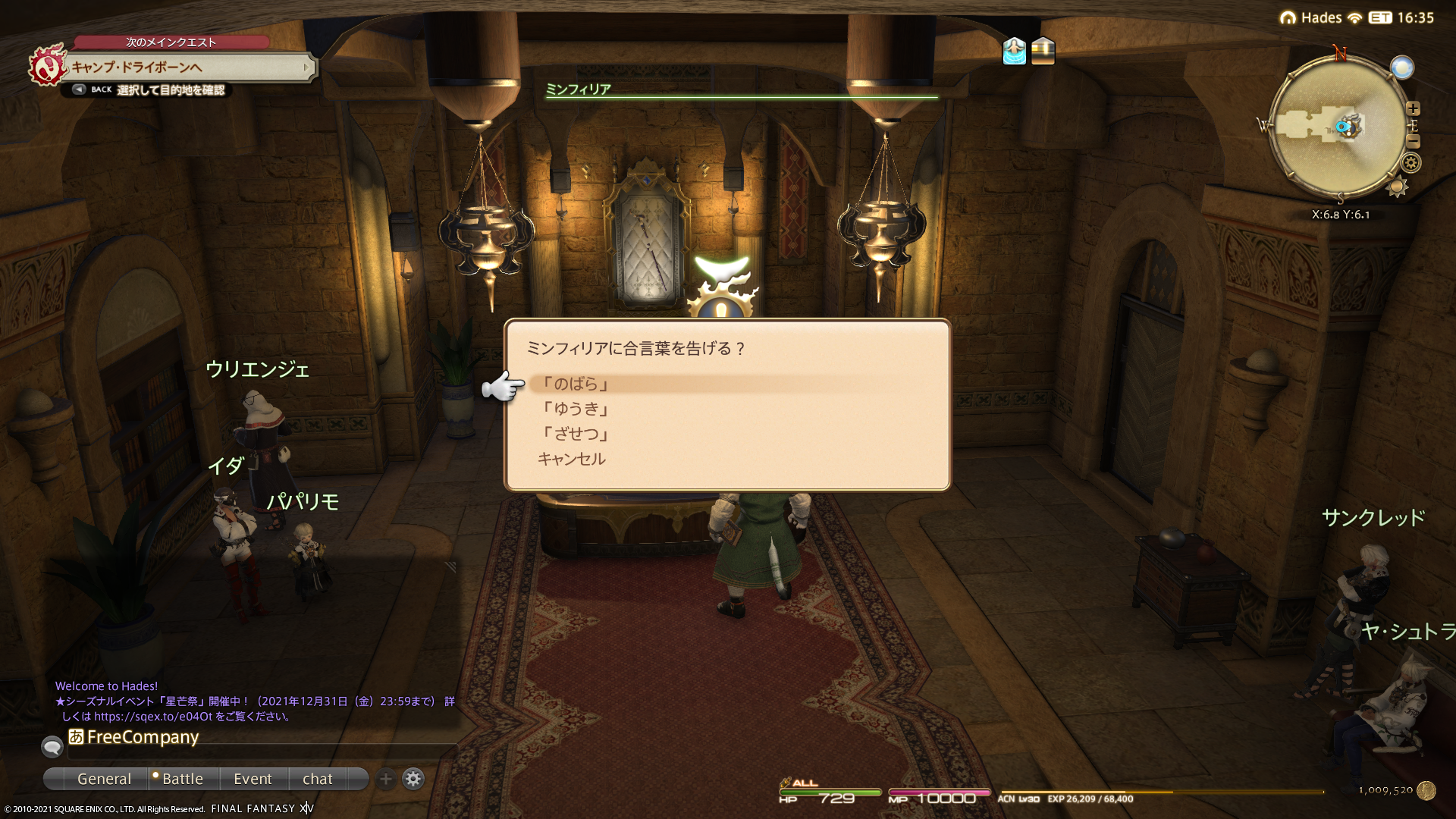Open the minimap gear settings
Screen dimensions: 1456x819
coord(1410,162)
